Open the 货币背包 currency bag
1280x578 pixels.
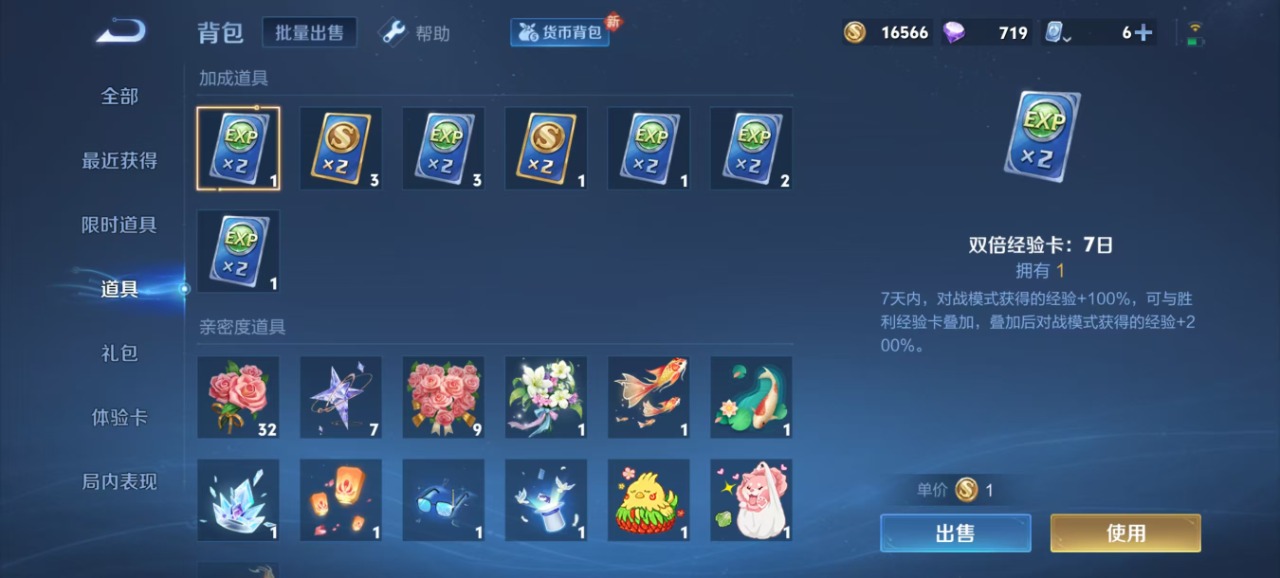tap(560, 33)
